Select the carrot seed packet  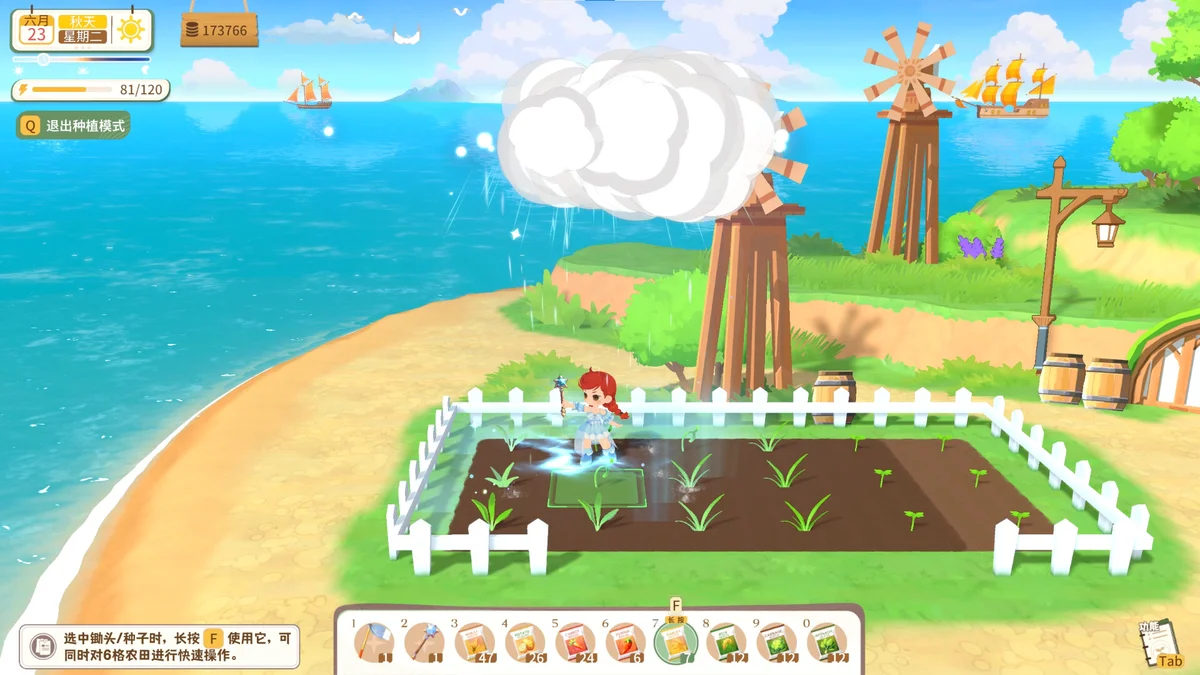[x=575, y=642]
